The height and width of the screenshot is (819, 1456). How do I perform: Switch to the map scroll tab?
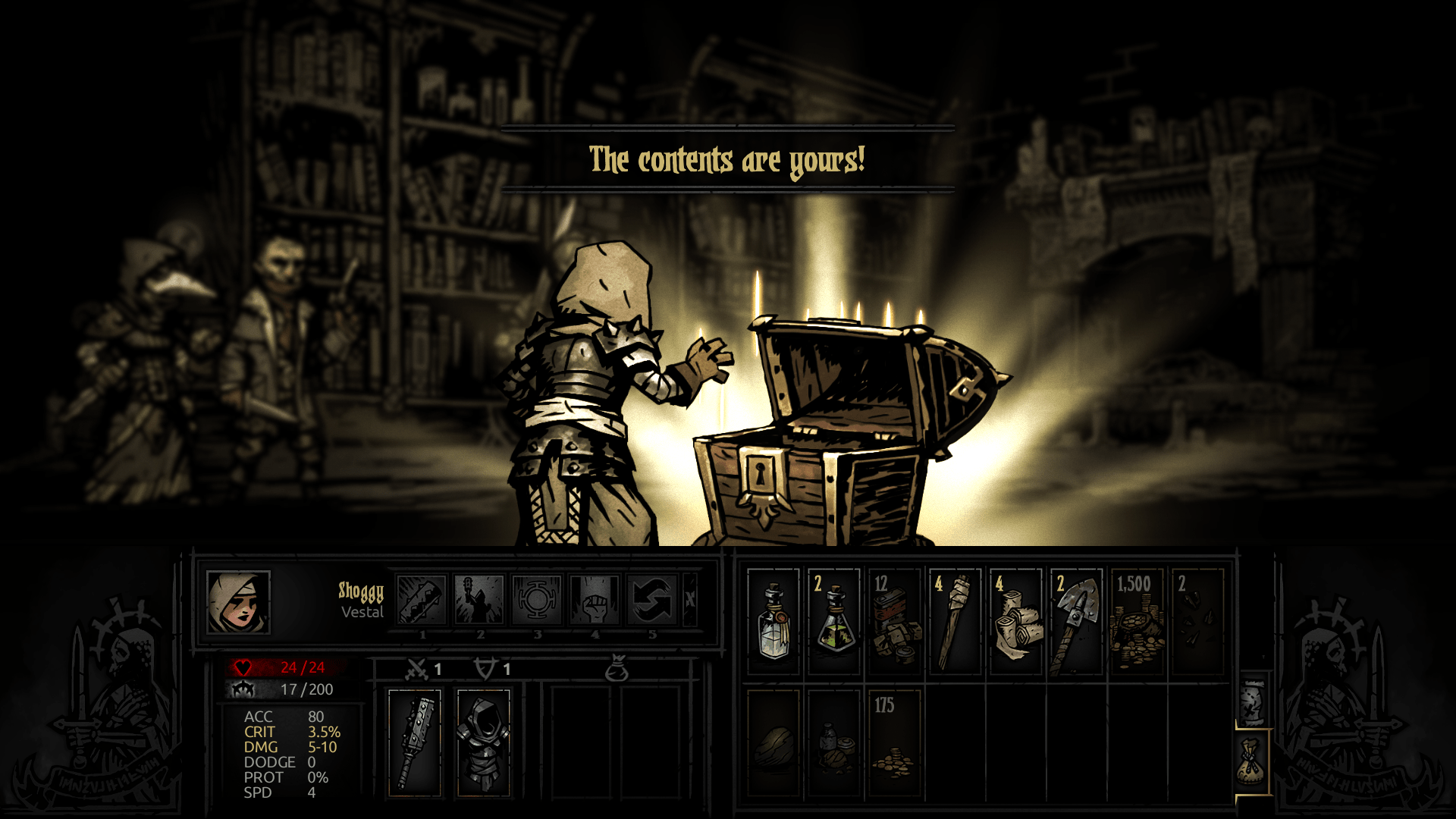point(1253,701)
